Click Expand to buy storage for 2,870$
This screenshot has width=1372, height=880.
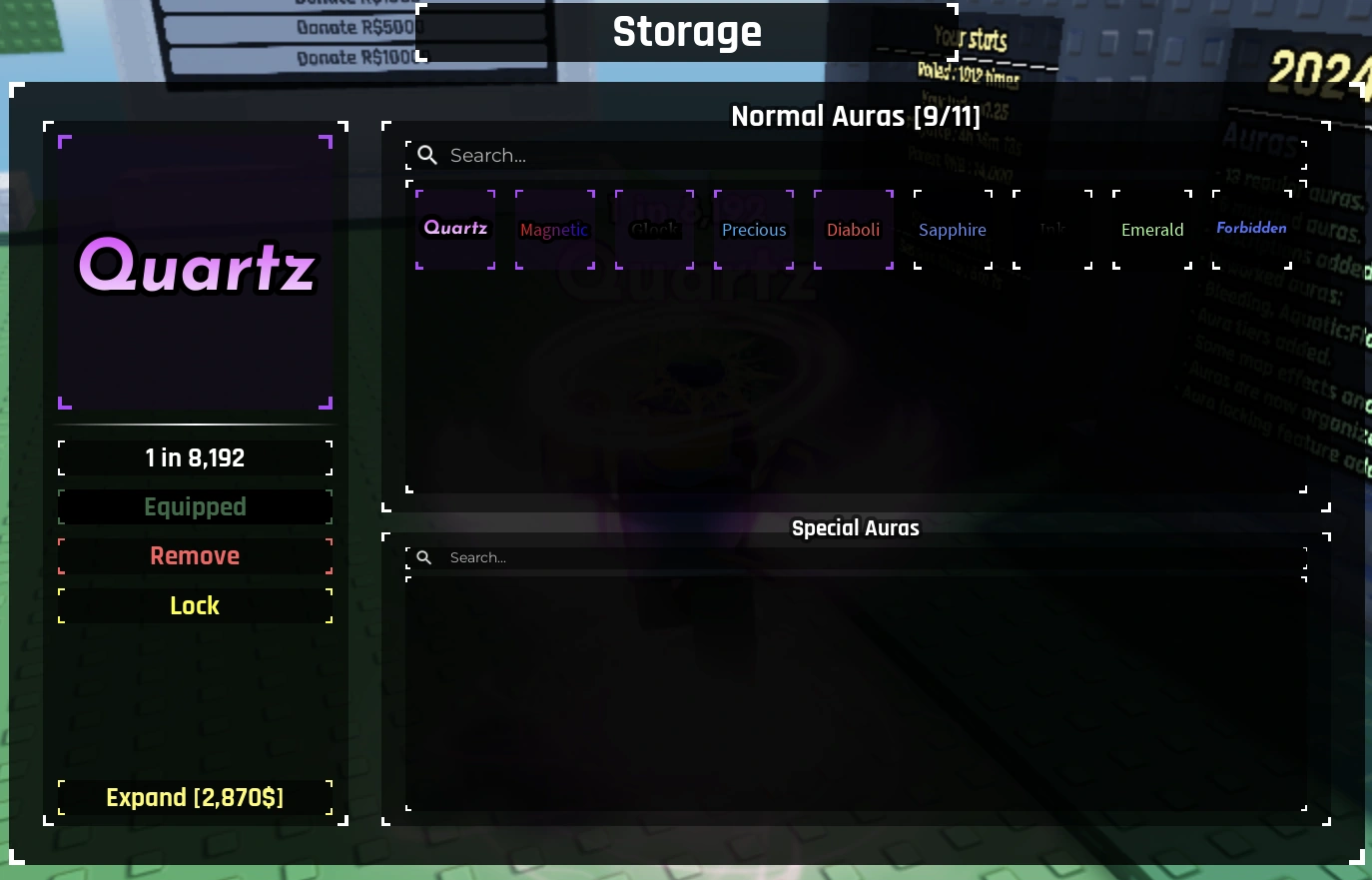195,797
